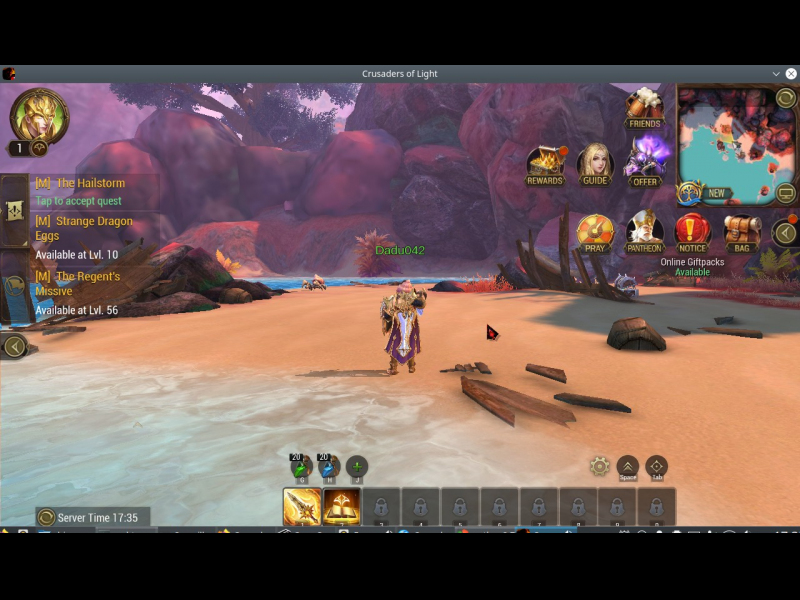800x600 pixels.
Task: Open the player portrait avatar
Action: click(x=39, y=115)
